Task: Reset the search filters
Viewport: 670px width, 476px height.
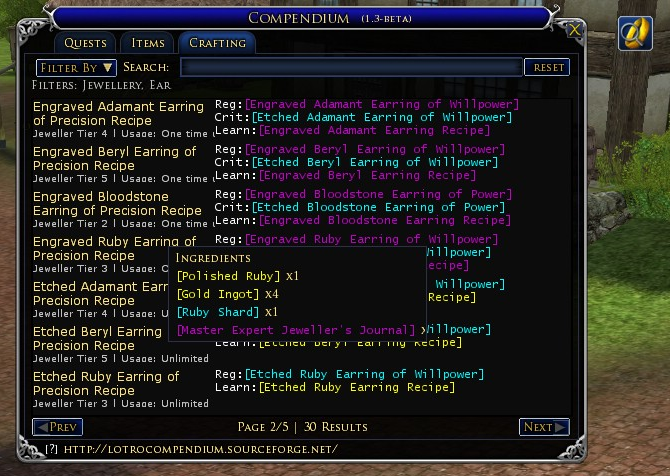Action: 547,67
